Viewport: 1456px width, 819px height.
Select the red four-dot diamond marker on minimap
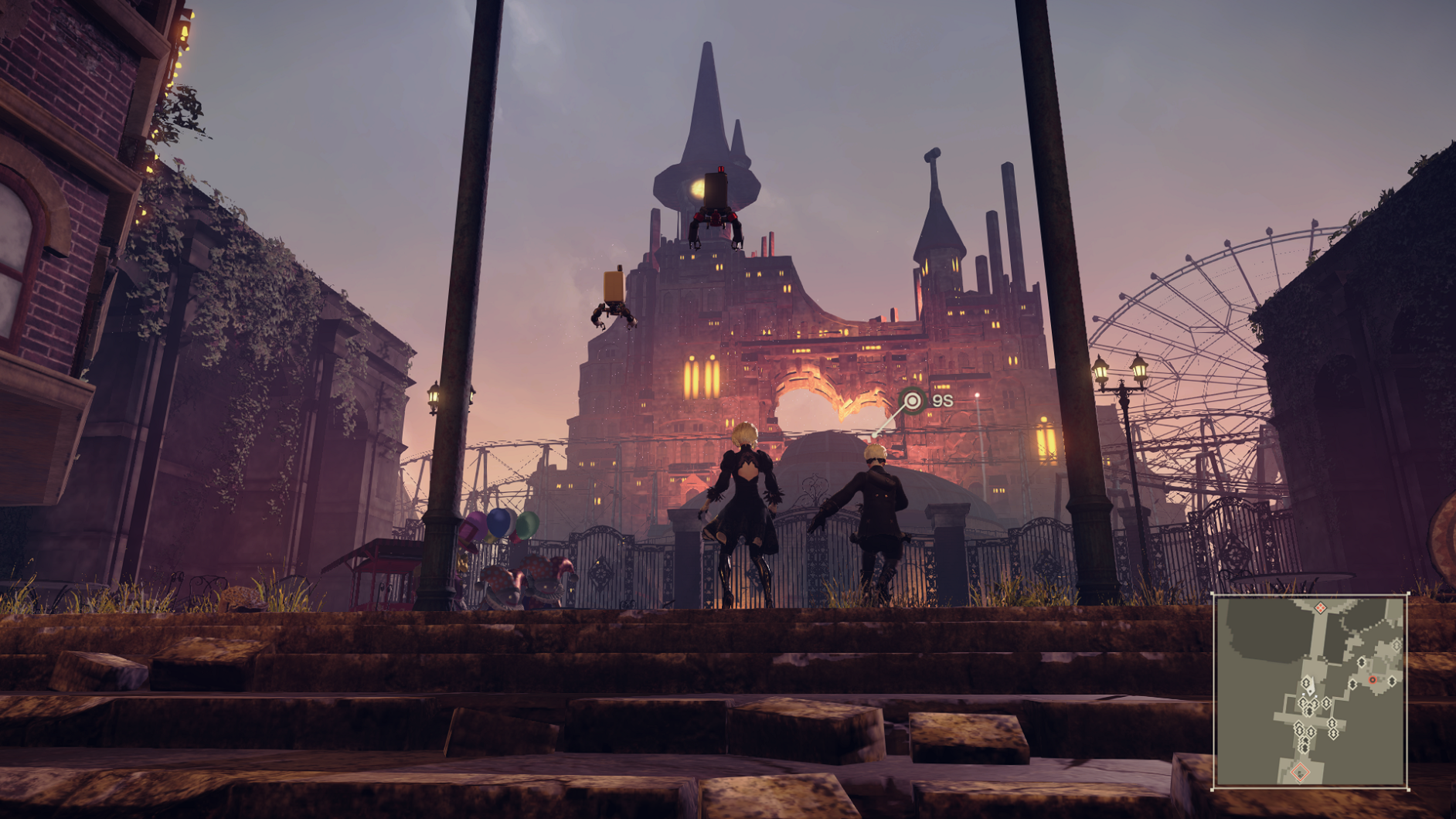click(x=1321, y=608)
